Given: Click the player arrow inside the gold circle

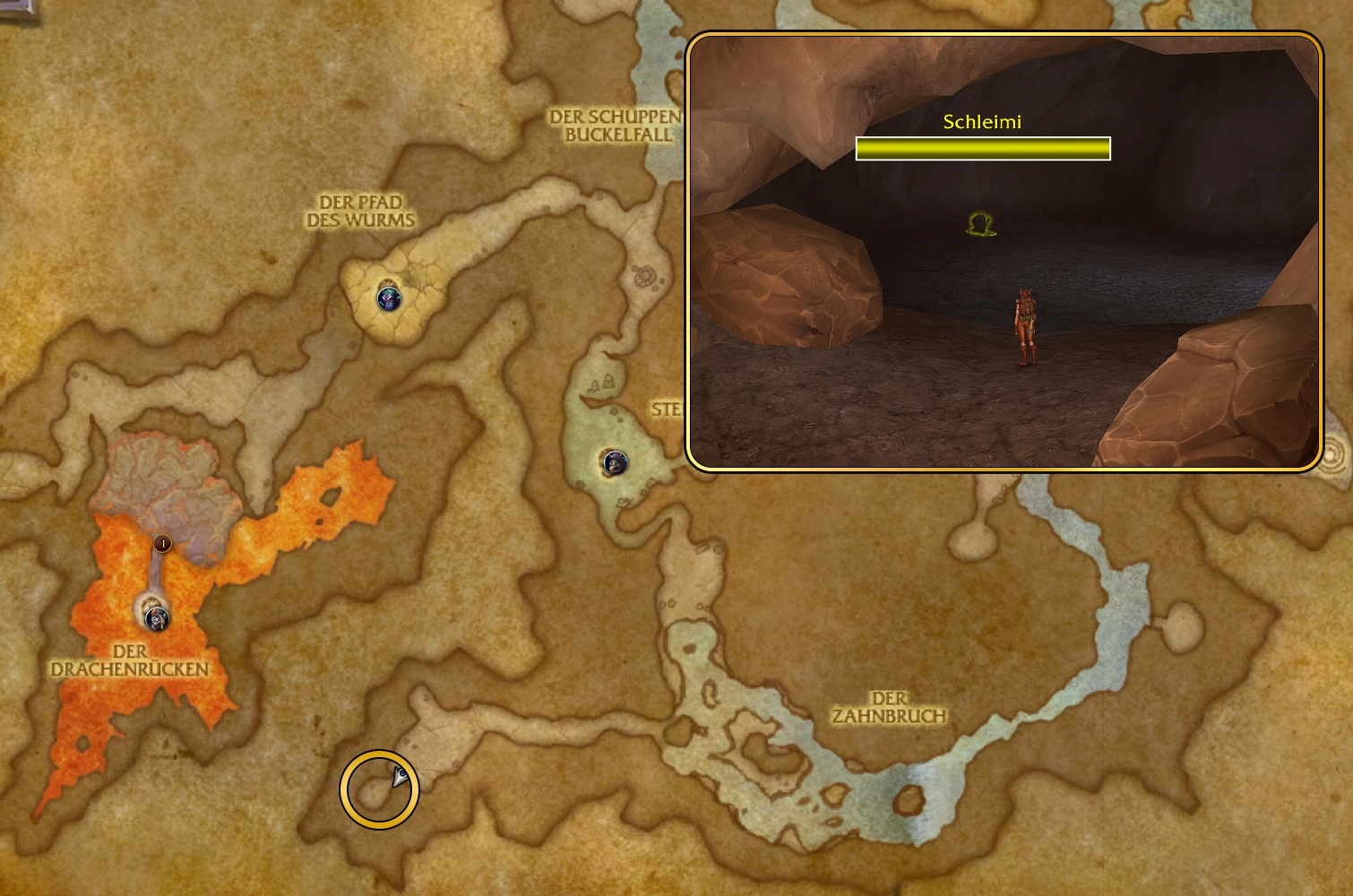Looking at the screenshot, I should pos(400,777).
